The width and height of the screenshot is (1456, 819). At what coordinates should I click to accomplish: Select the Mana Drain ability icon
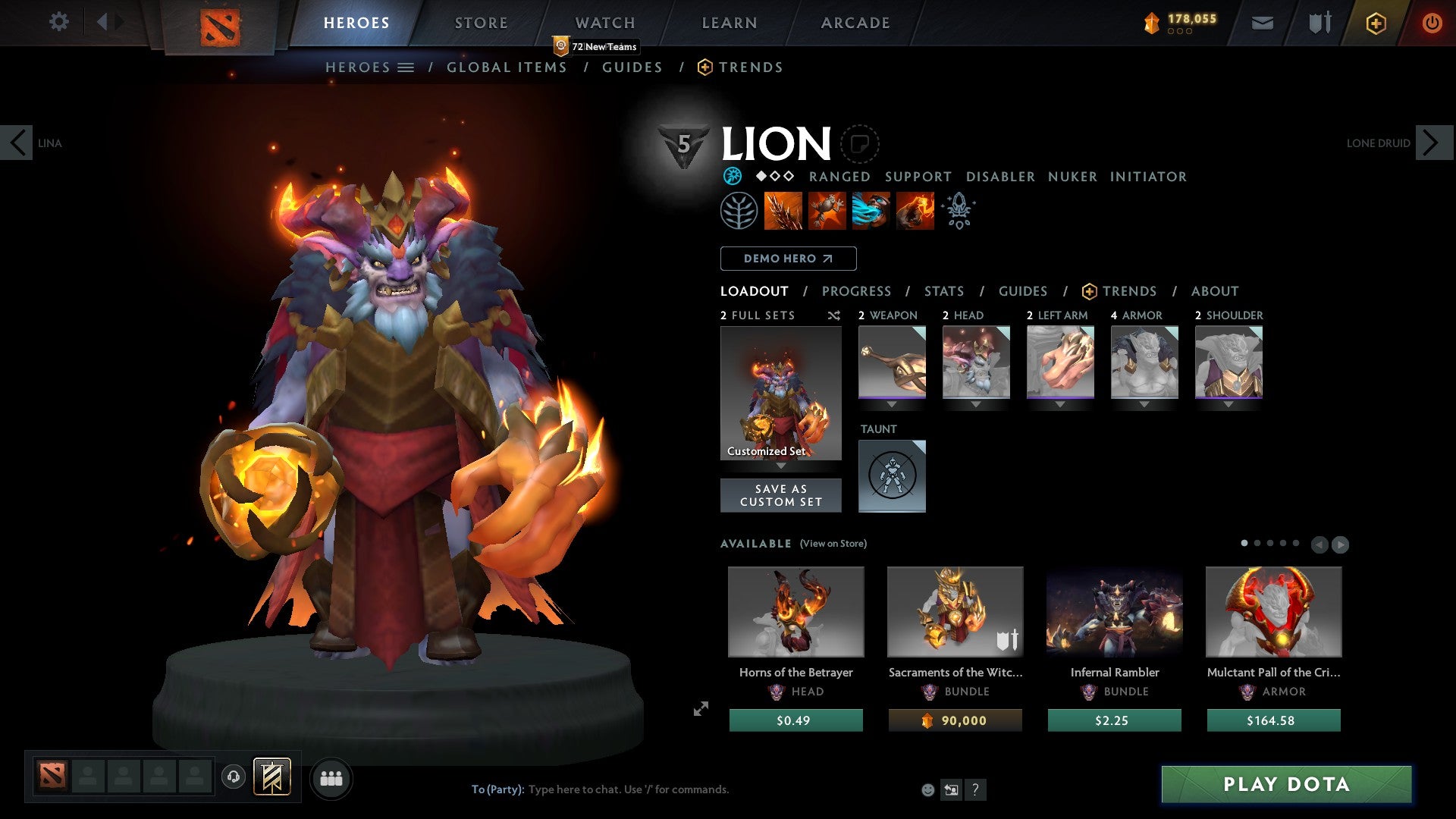pos(870,211)
